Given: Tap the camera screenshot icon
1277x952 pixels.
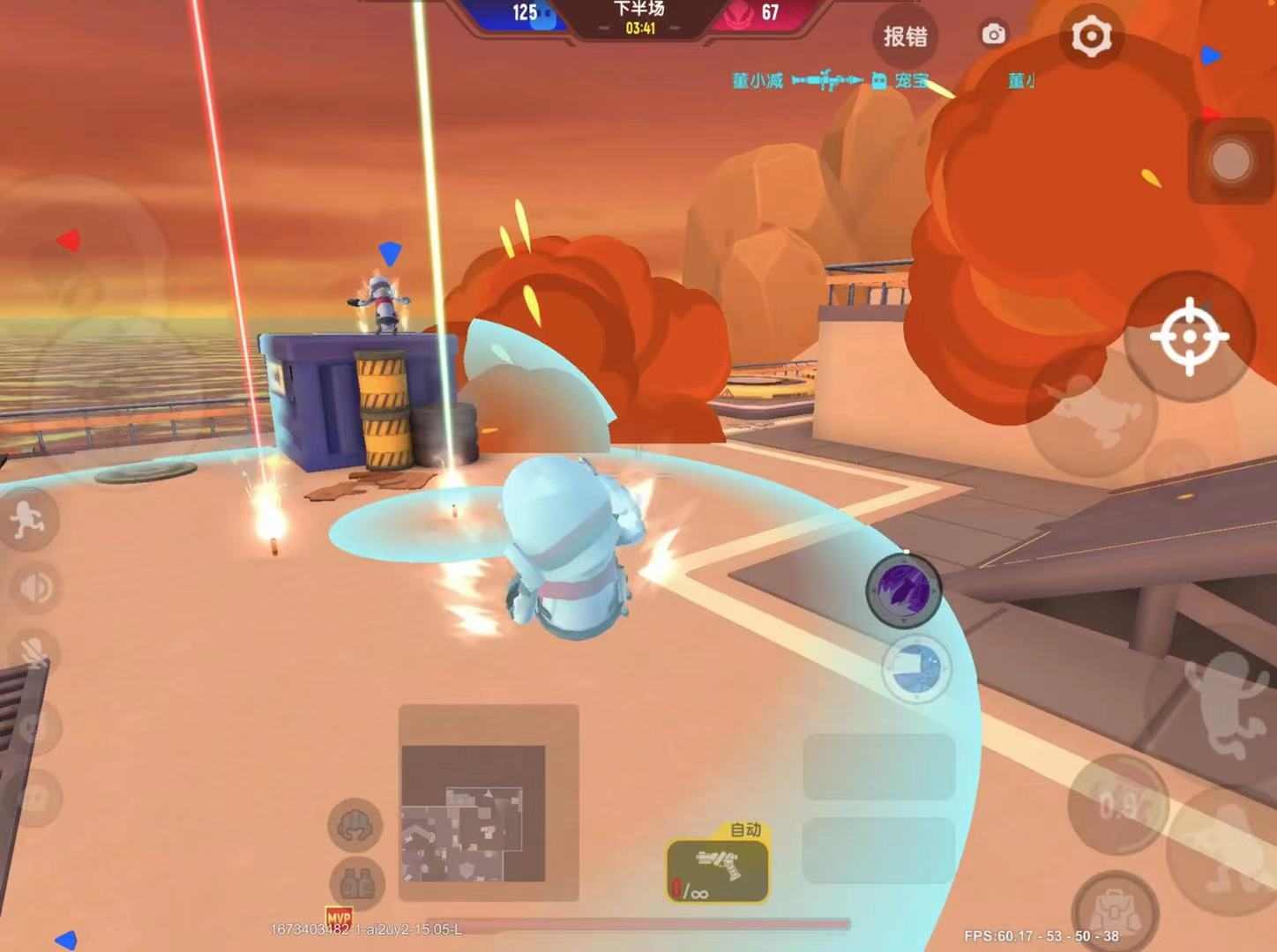Looking at the screenshot, I should click(994, 33).
